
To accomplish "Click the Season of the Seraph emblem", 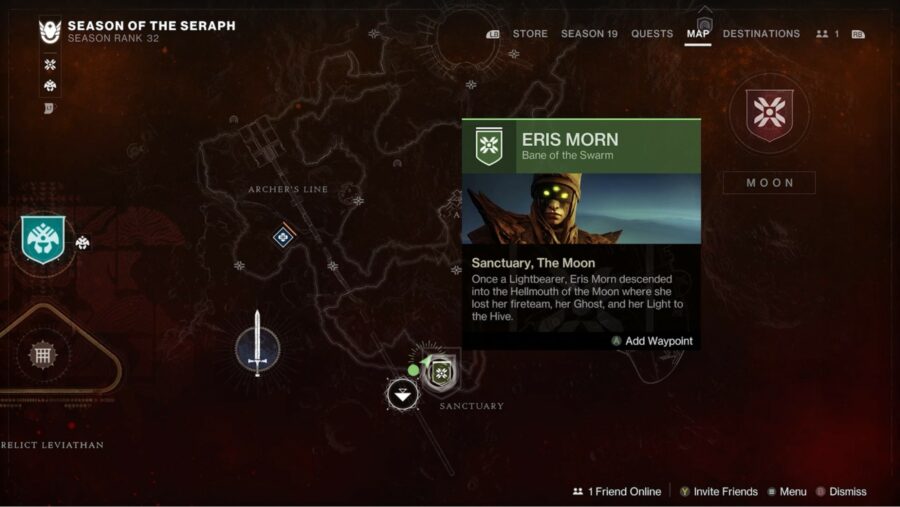I will (50, 32).
